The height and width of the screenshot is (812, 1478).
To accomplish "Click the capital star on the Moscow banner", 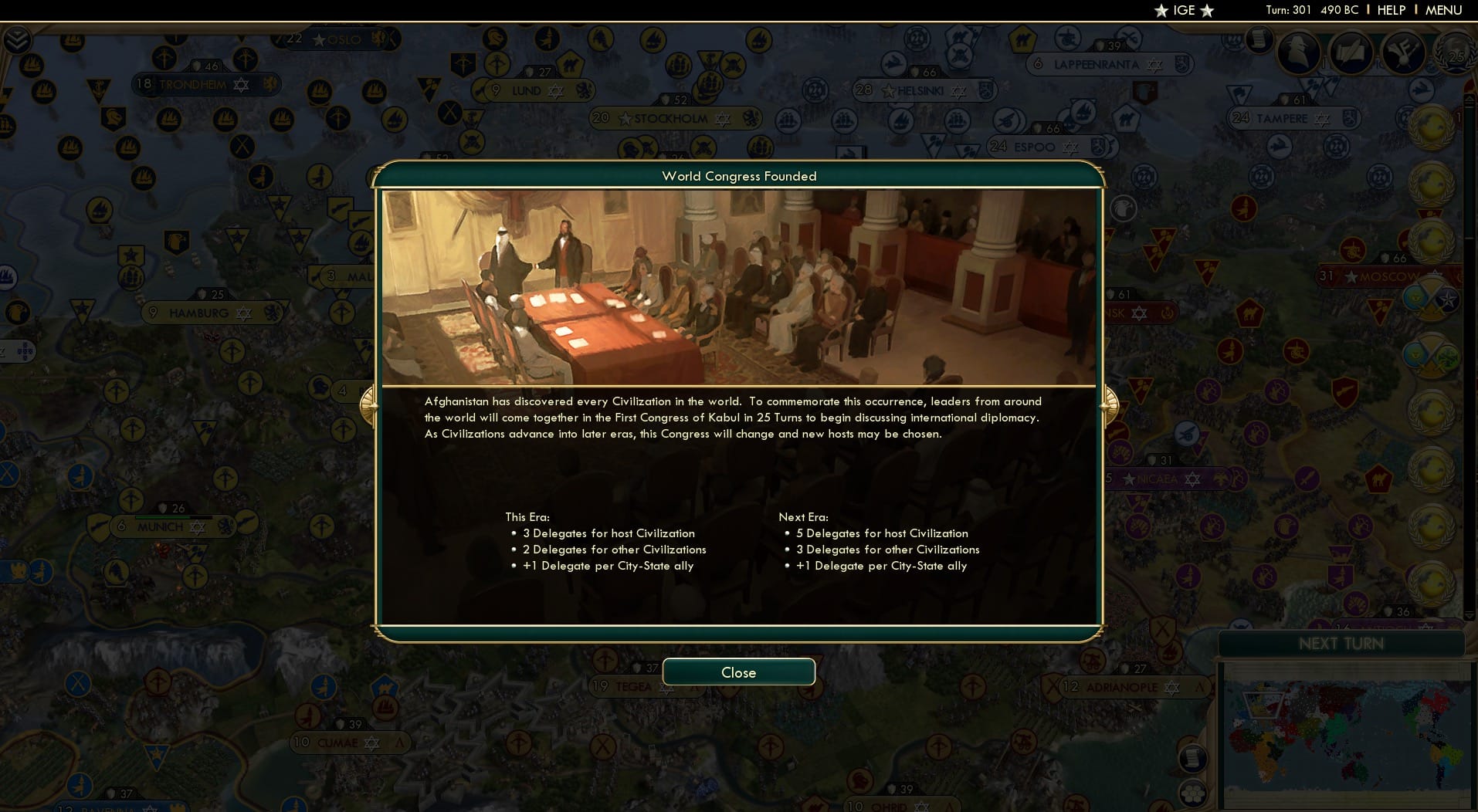I will point(1351,276).
